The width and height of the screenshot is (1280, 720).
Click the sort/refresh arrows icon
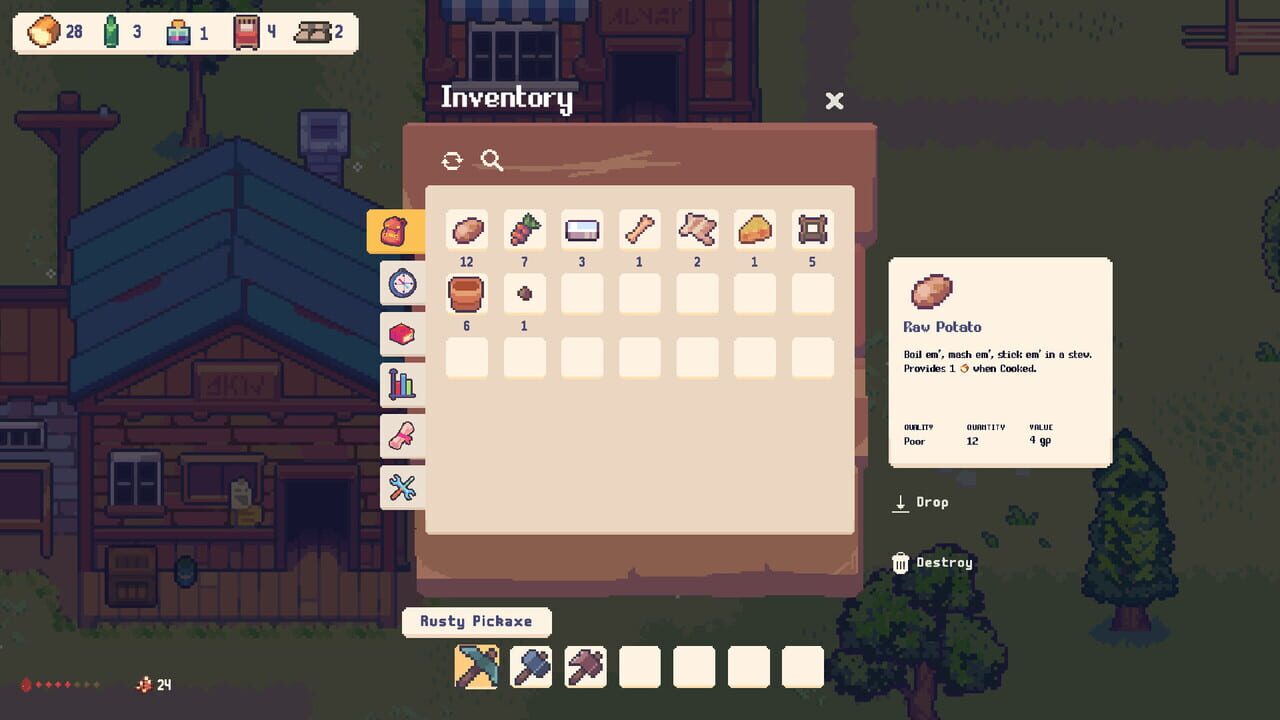coord(452,160)
